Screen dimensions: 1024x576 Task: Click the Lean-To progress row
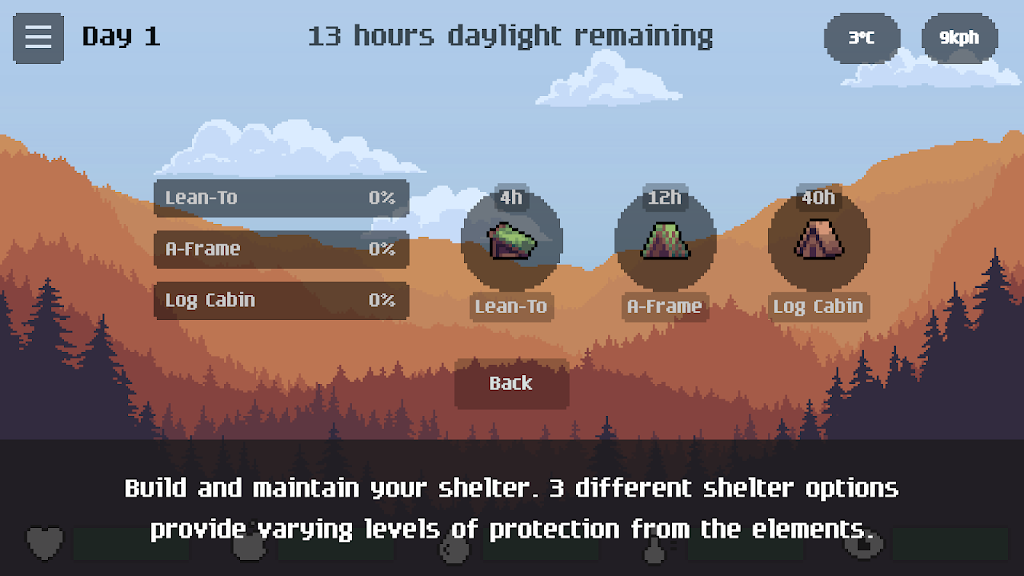click(281, 198)
